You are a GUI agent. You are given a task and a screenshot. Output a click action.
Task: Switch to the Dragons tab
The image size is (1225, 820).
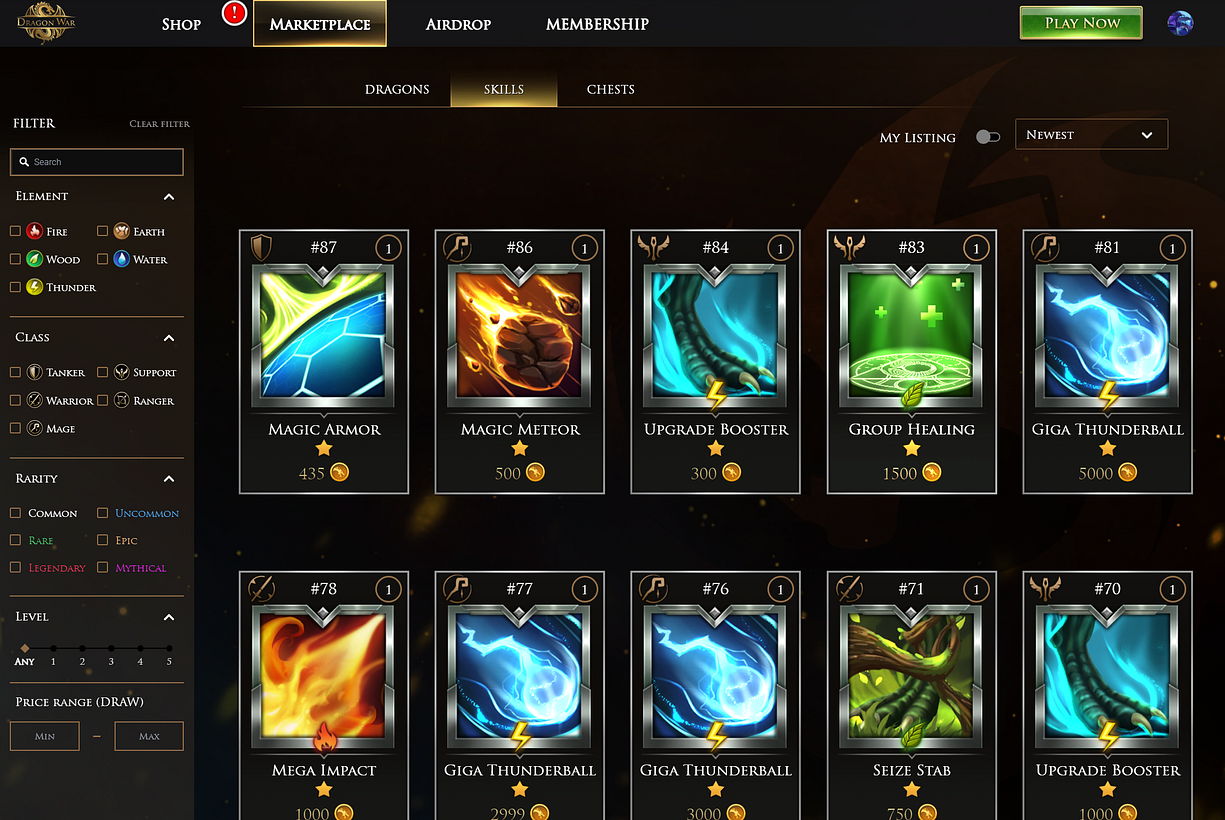point(397,89)
